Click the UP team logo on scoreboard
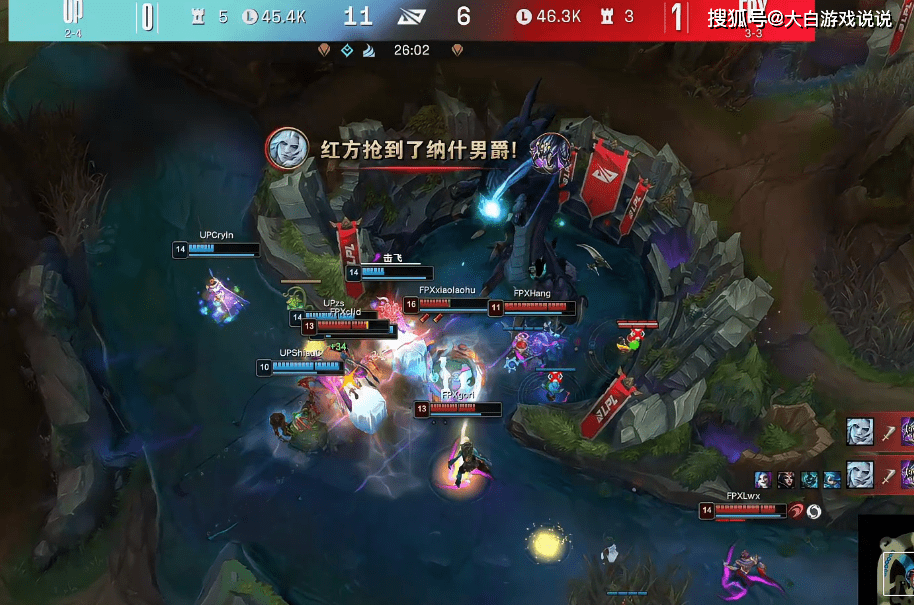 coord(74,13)
